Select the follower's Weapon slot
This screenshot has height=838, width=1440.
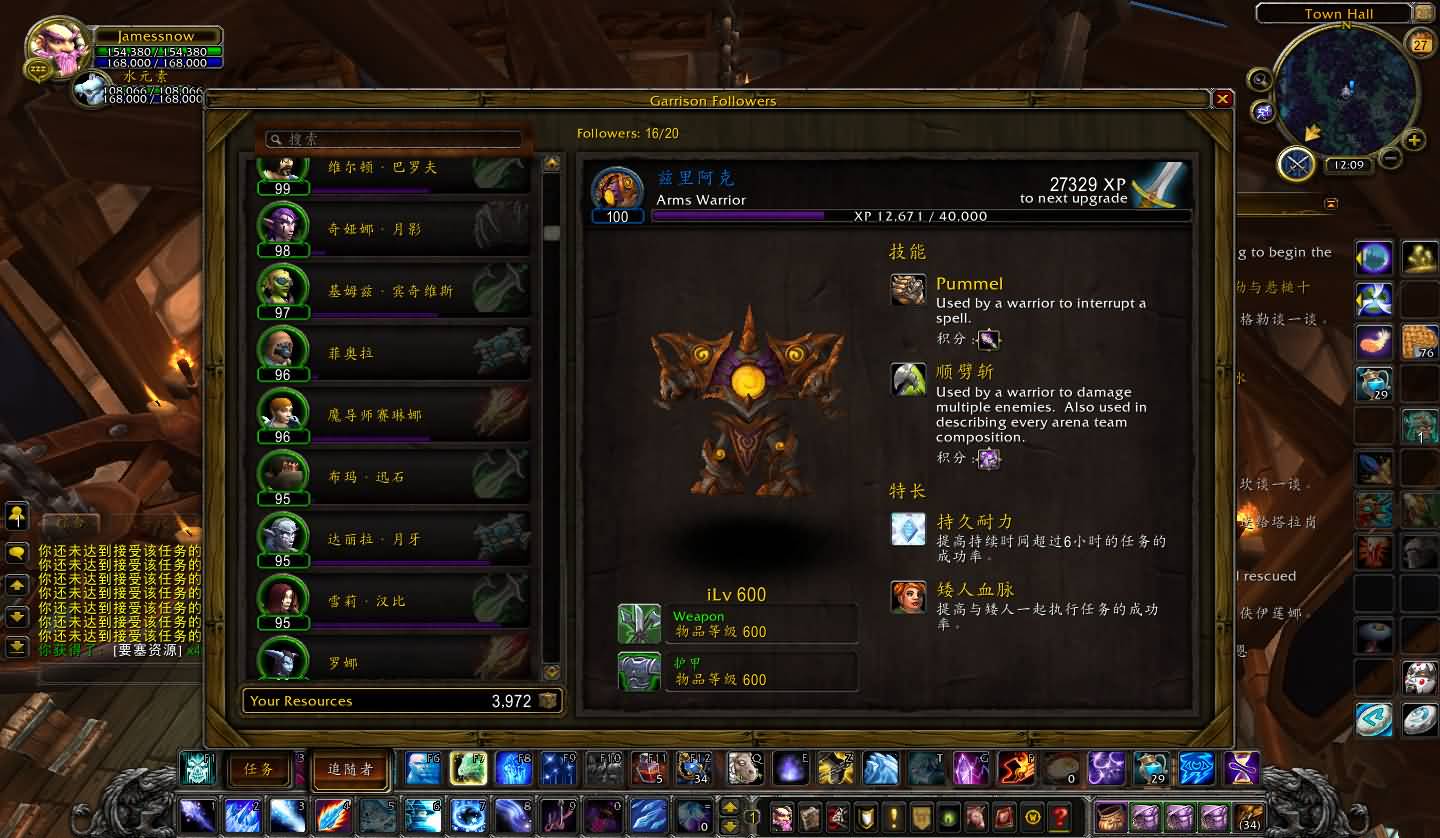pyautogui.click(x=639, y=624)
